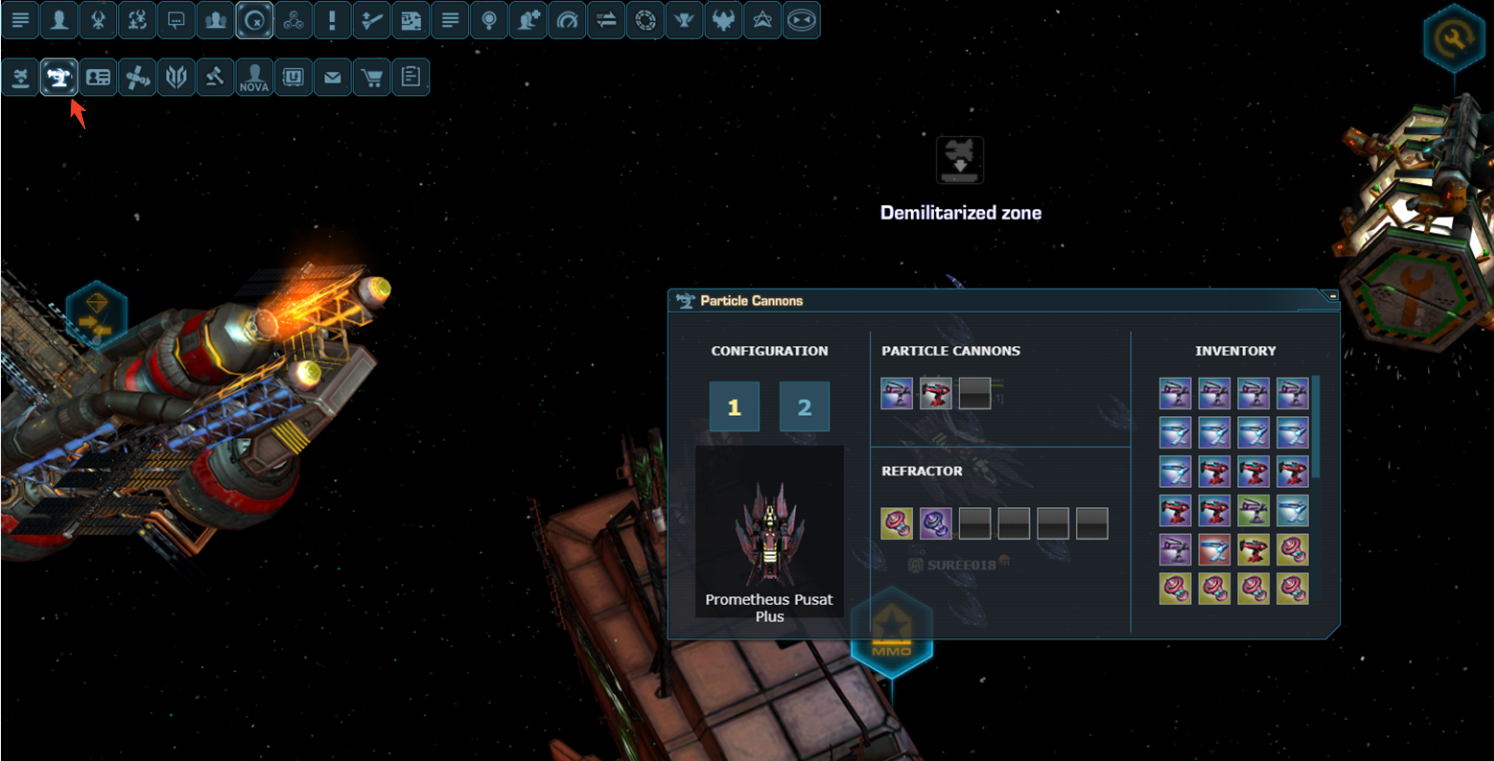This screenshot has width=1494, height=761.
Task: Pick the green-background cannon in inventory
Action: coord(1254,511)
